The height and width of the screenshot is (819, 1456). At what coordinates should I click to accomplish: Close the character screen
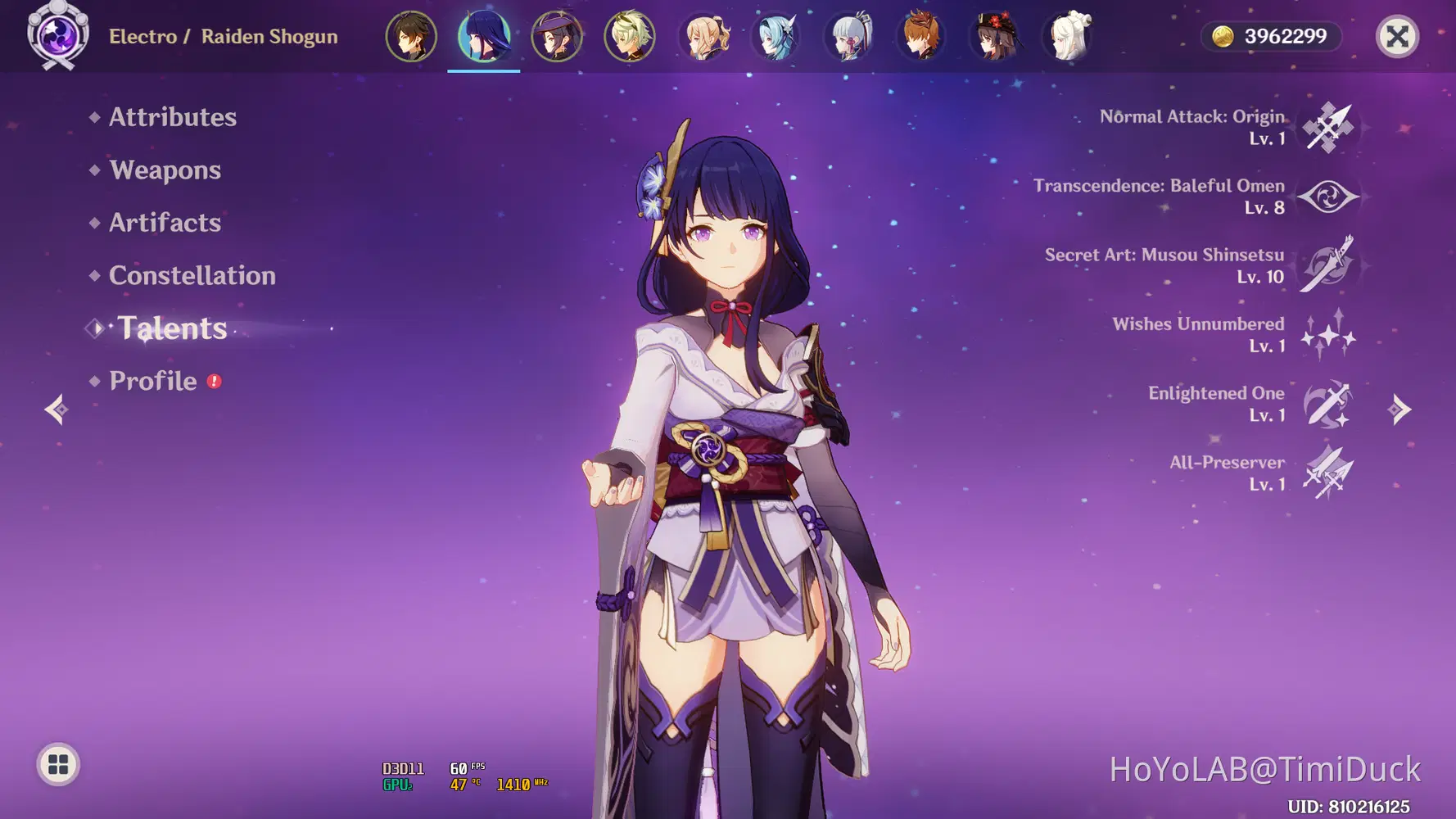(x=1397, y=37)
